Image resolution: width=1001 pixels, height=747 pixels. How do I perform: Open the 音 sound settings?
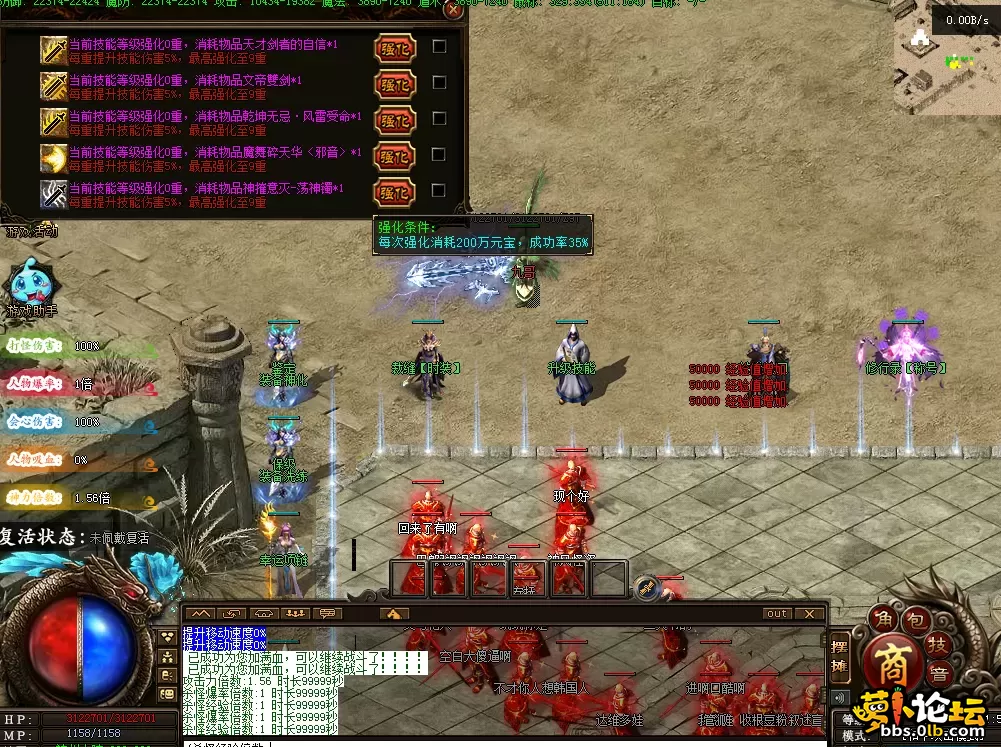[941, 676]
